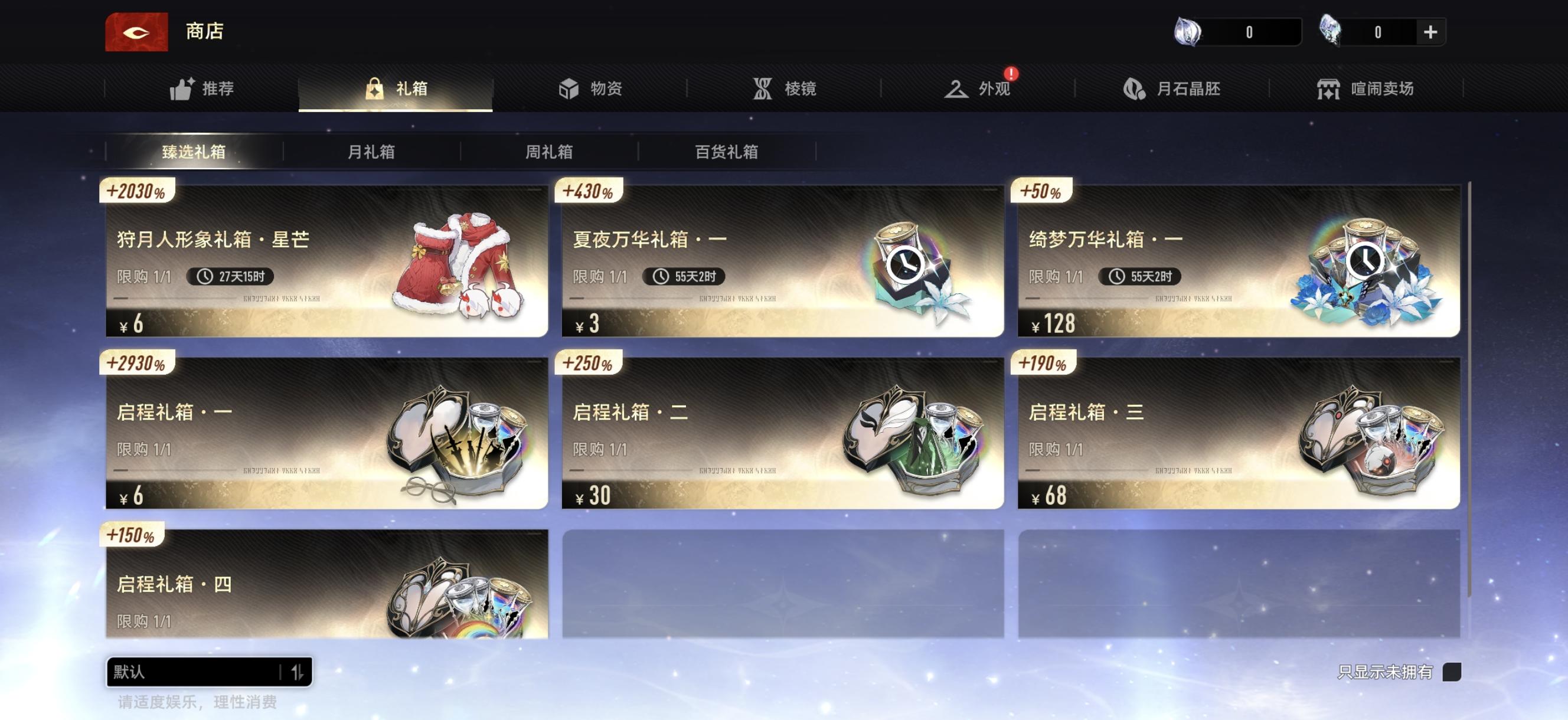The height and width of the screenshot is (720, 1568).
Task: Select the 百货礼箱 category tab
Action: pyautogui.click(x=727, y=152)
